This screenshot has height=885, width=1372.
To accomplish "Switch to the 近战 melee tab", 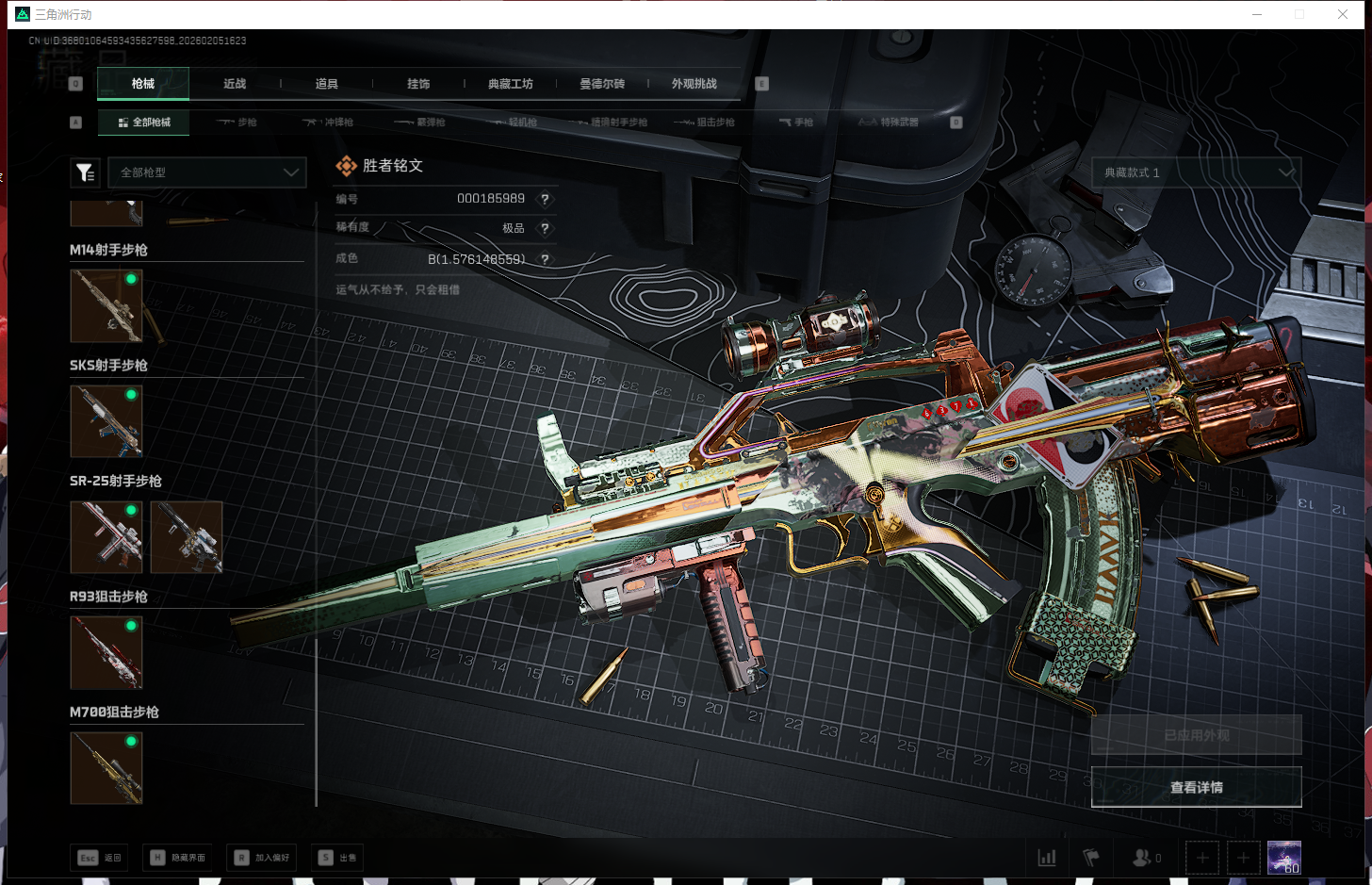I will 235,84.
